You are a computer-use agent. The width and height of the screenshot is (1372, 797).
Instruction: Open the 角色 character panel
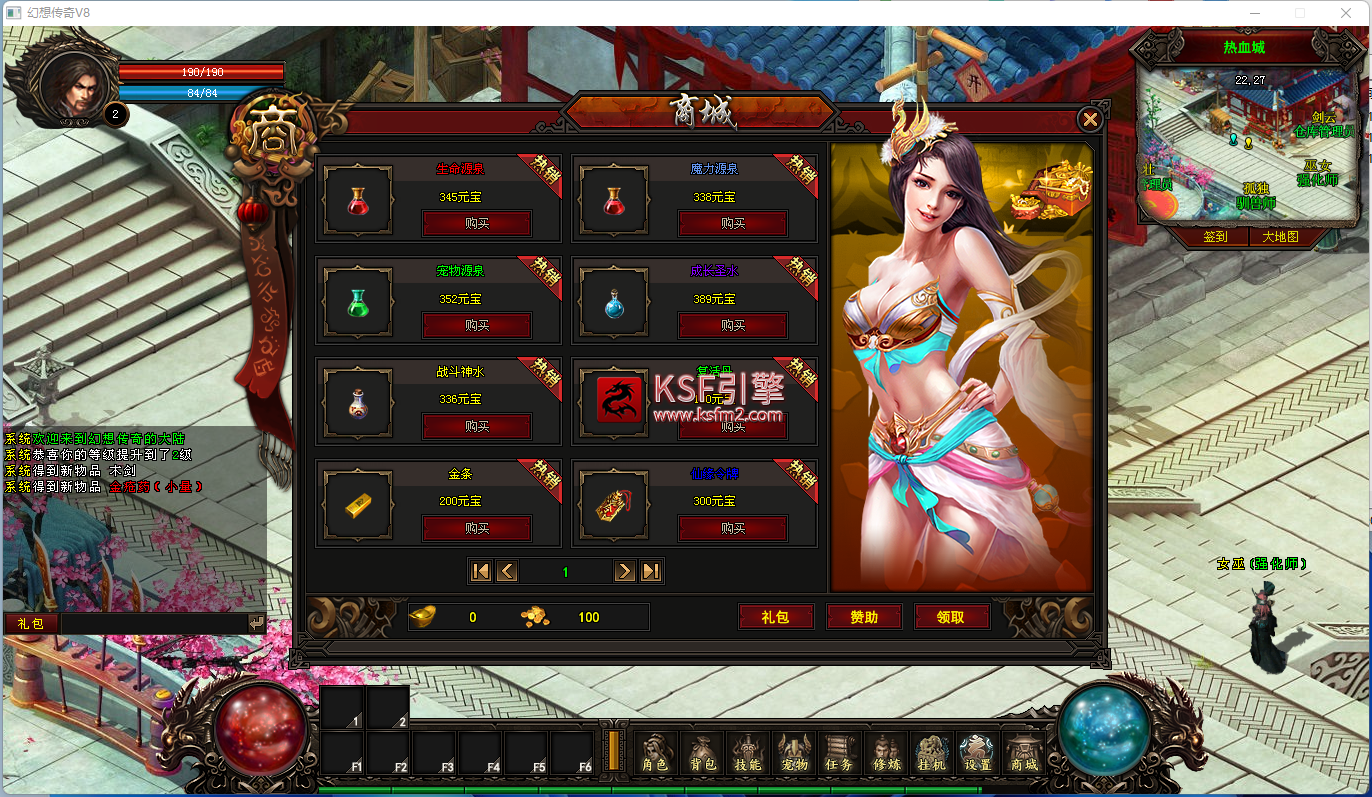point(655,753)
